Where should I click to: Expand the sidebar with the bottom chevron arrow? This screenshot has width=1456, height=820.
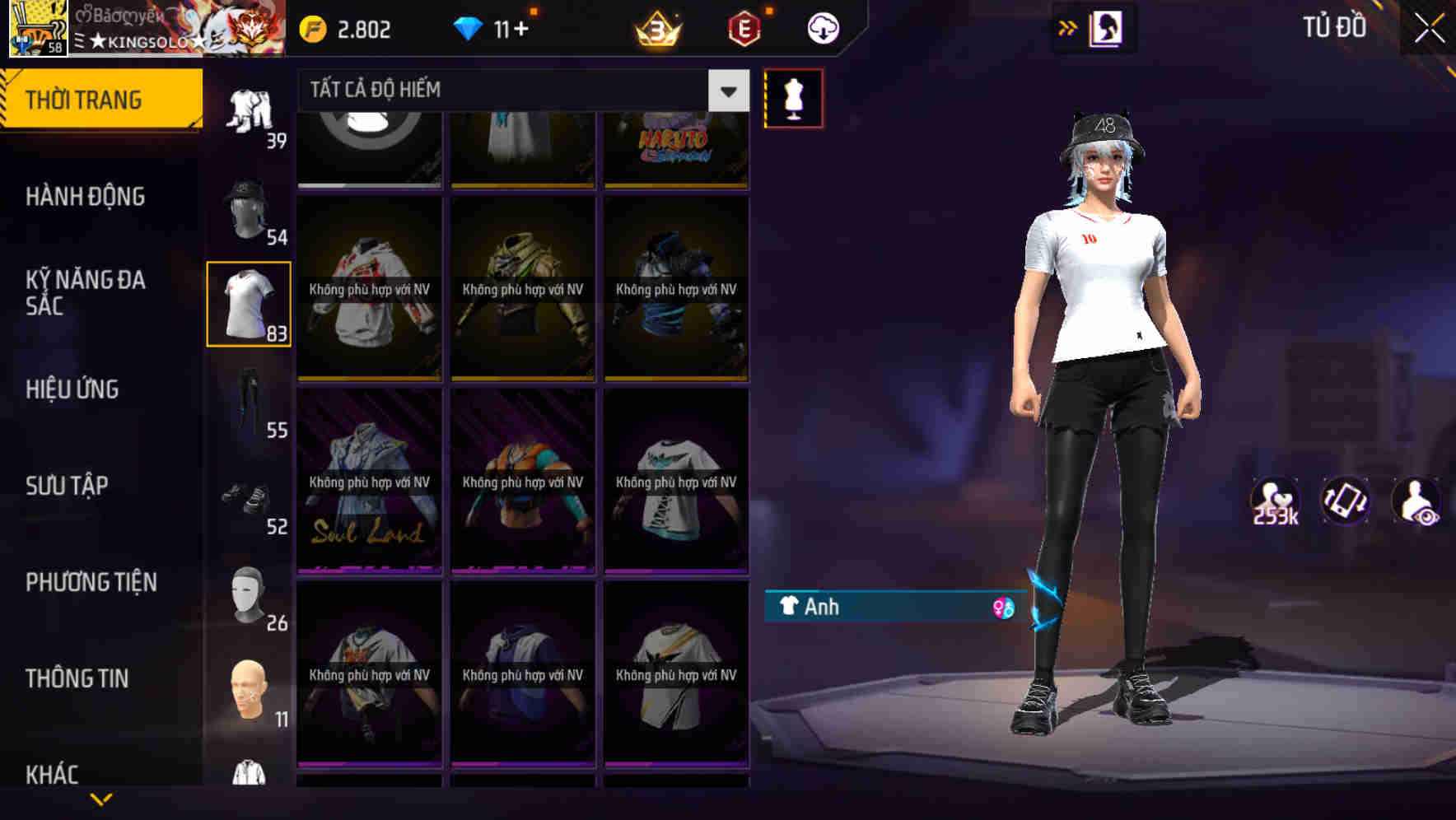[x=100, y=800]
